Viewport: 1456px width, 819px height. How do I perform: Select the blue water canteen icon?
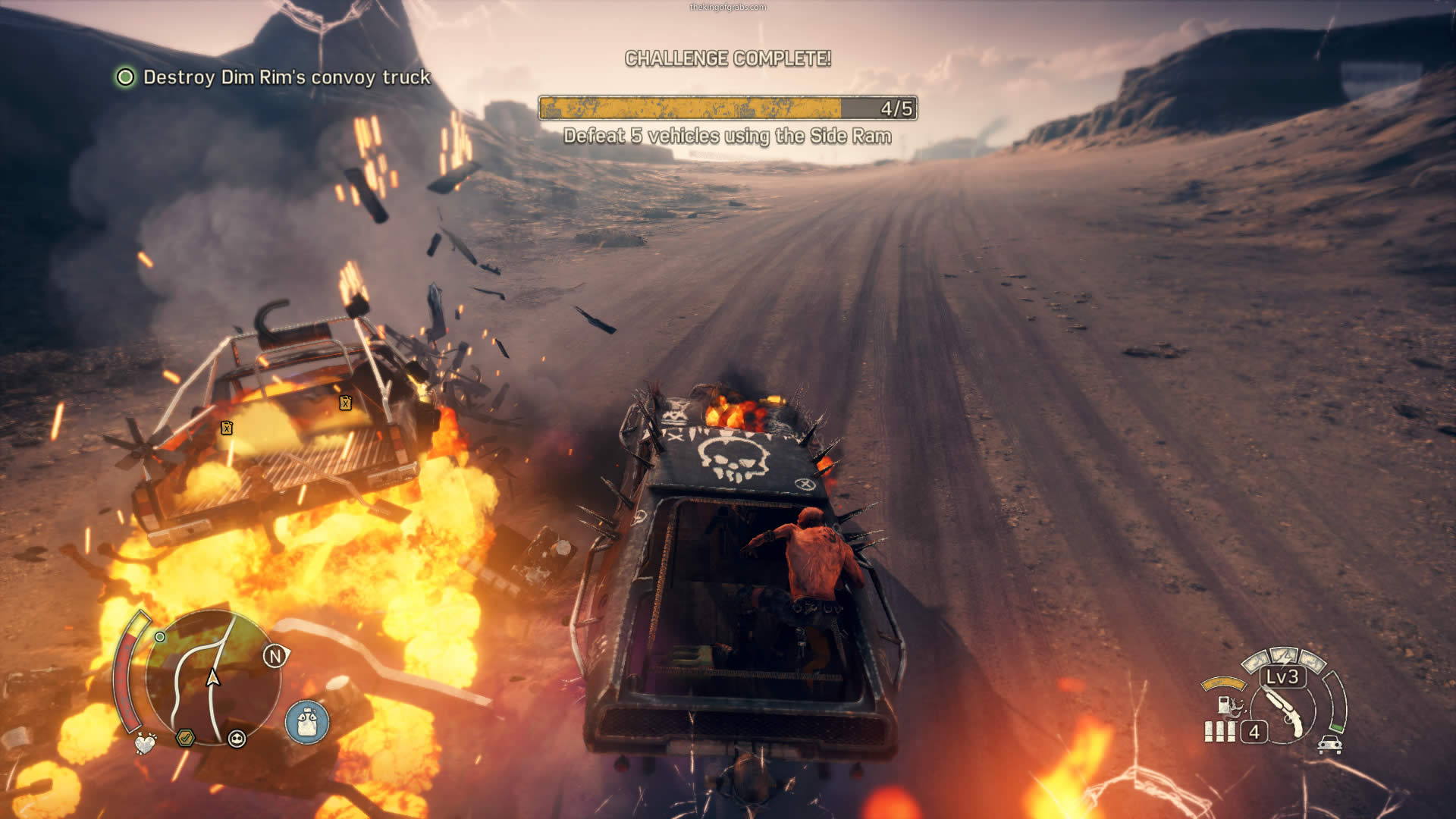307,722
